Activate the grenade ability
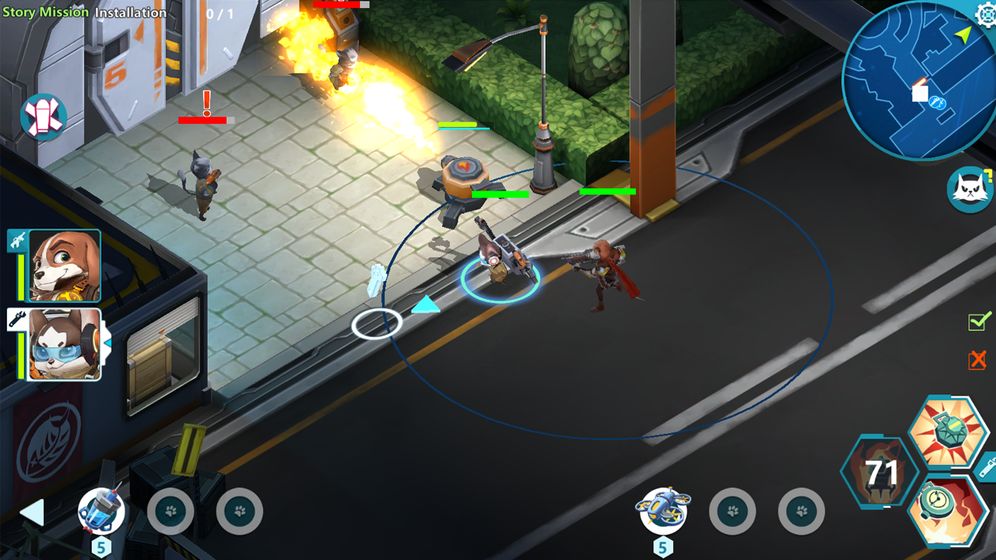The image size is (996, 560). tap(948, 431)
